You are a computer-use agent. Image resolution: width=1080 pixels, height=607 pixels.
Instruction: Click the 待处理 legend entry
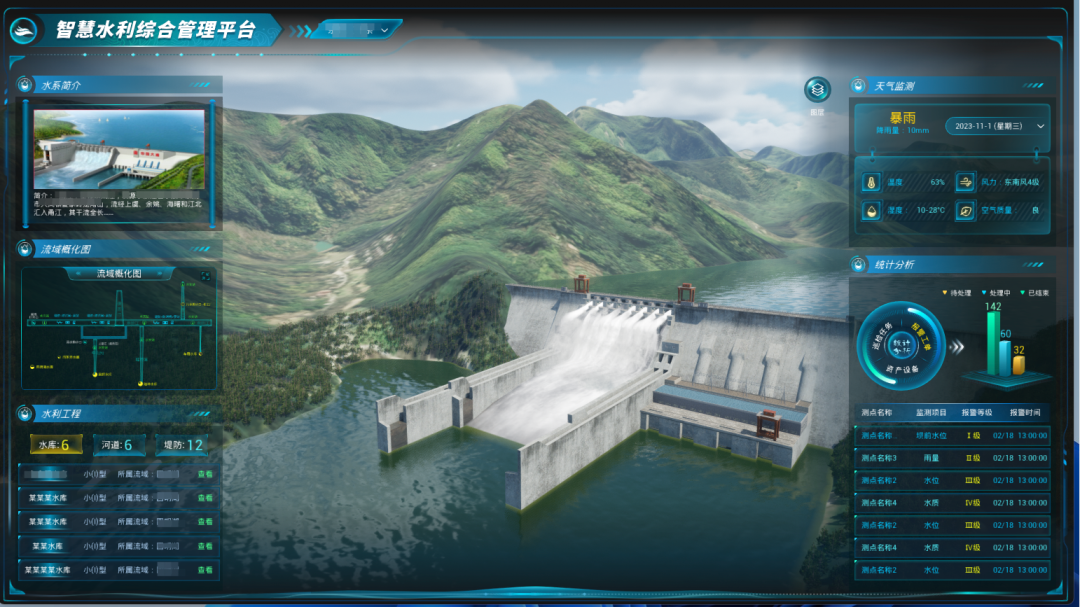[961, 293]
